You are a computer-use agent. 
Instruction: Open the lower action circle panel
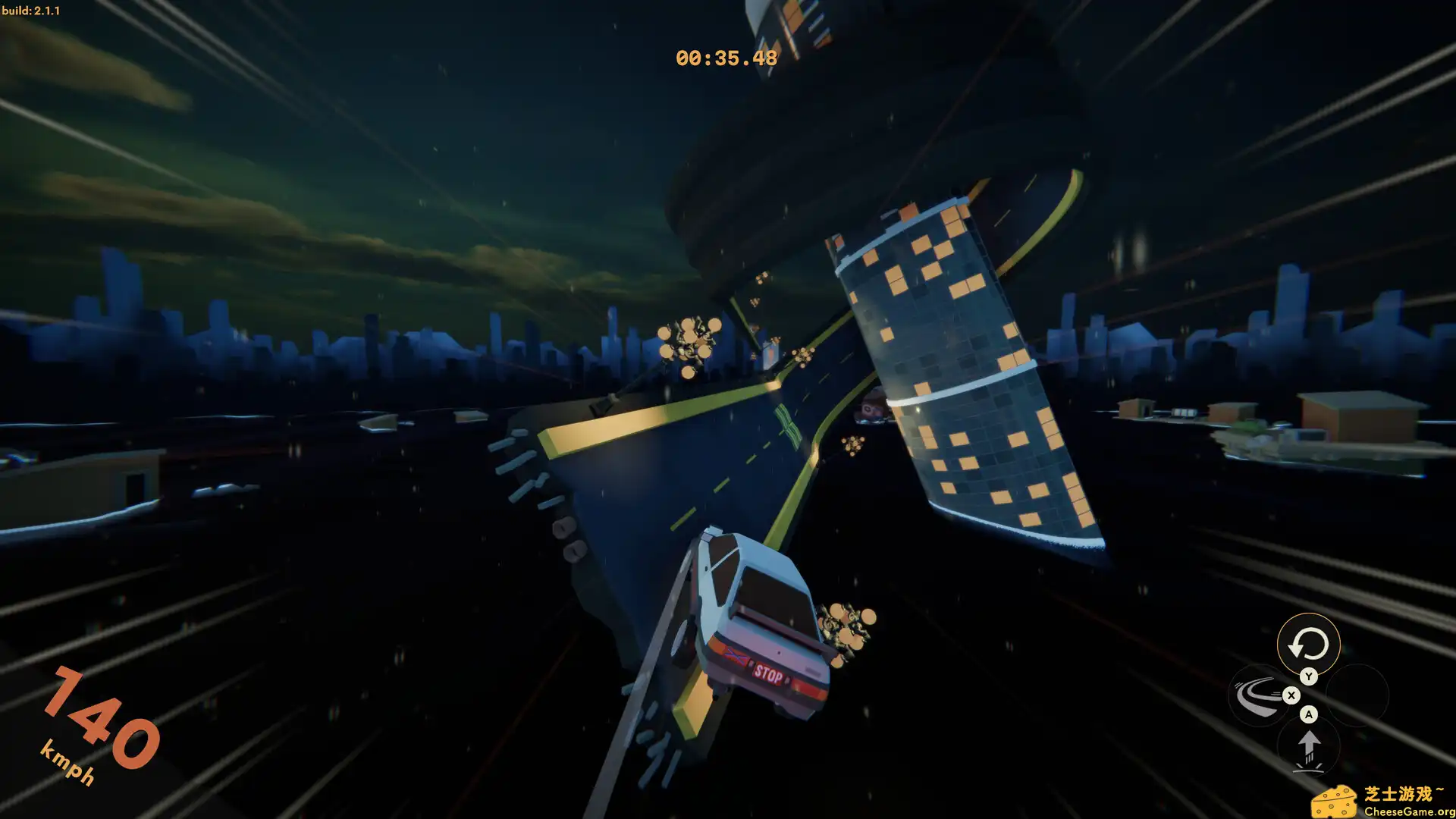[1310, 747]
